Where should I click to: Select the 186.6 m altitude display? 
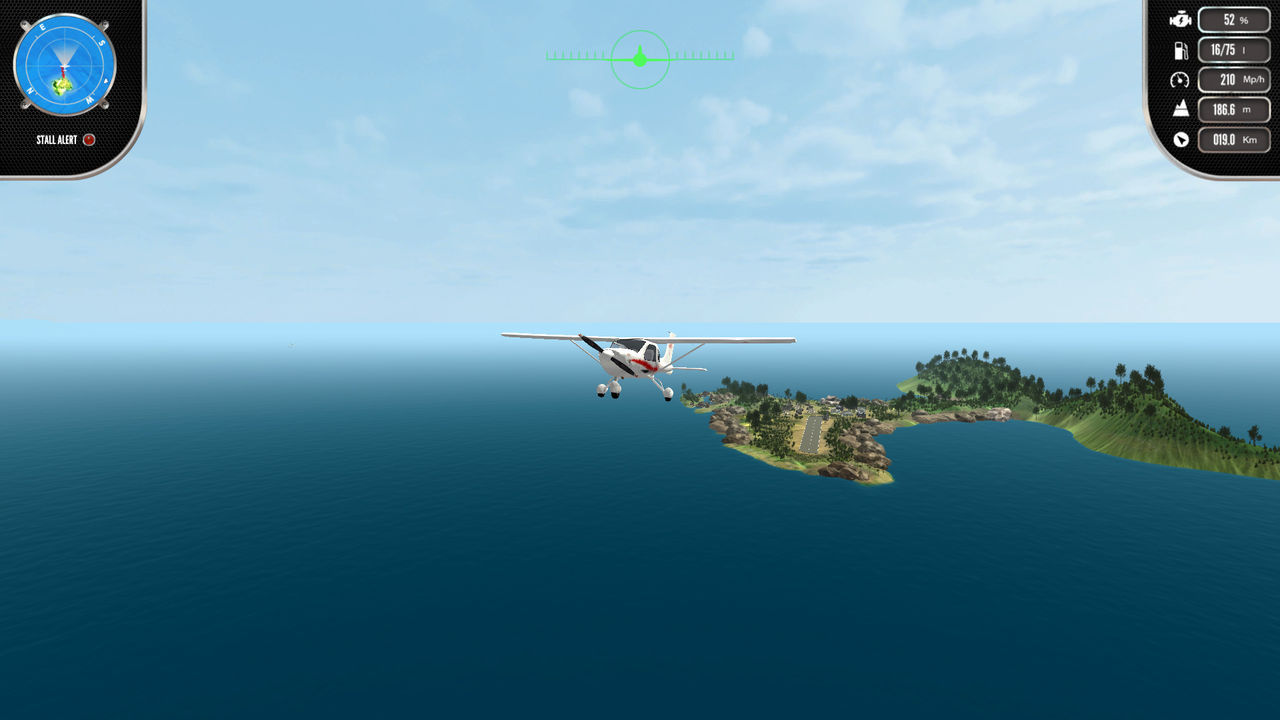click(1233, 110)
